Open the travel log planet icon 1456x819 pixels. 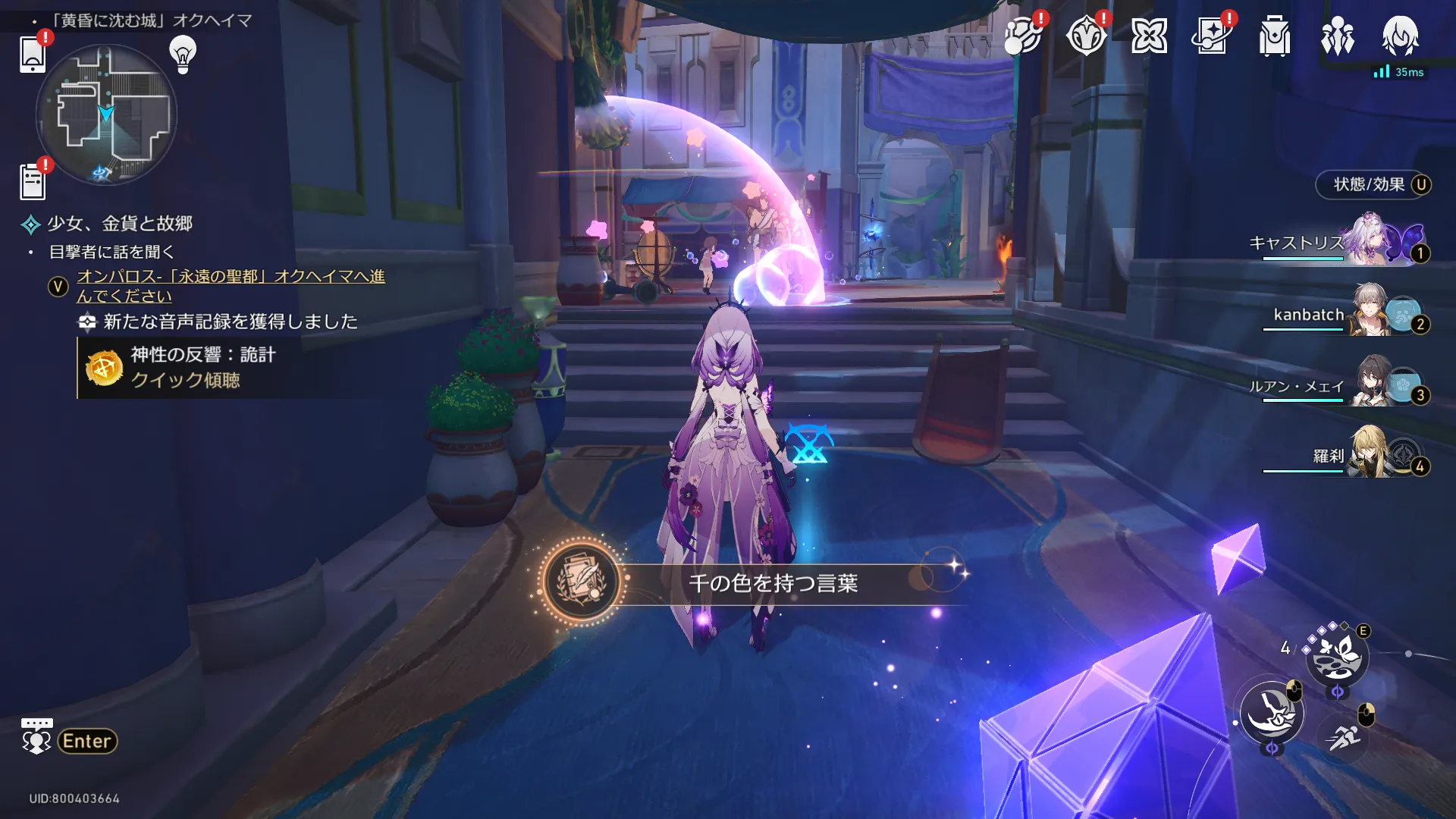[x=1022, y=36]
